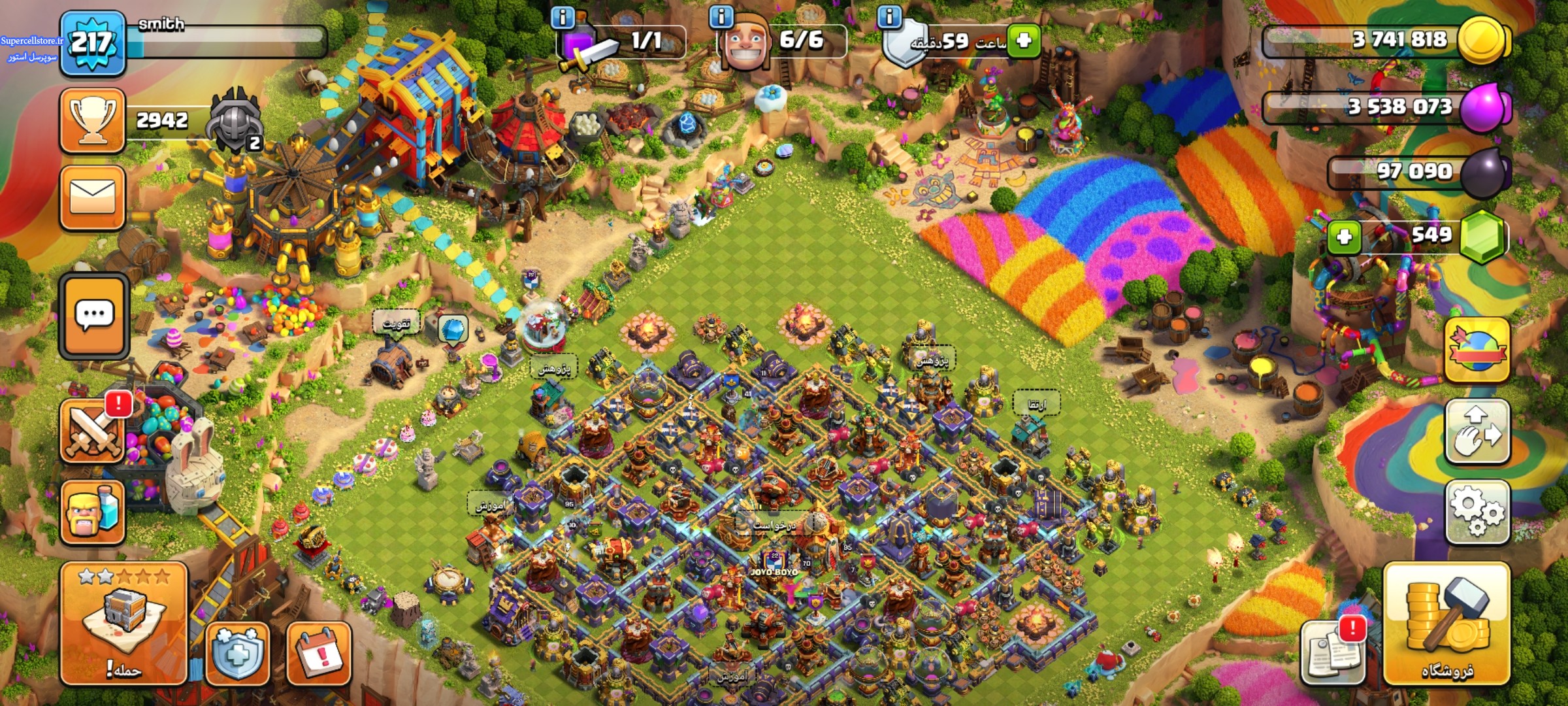Open the trophy league button

point(92,121)
